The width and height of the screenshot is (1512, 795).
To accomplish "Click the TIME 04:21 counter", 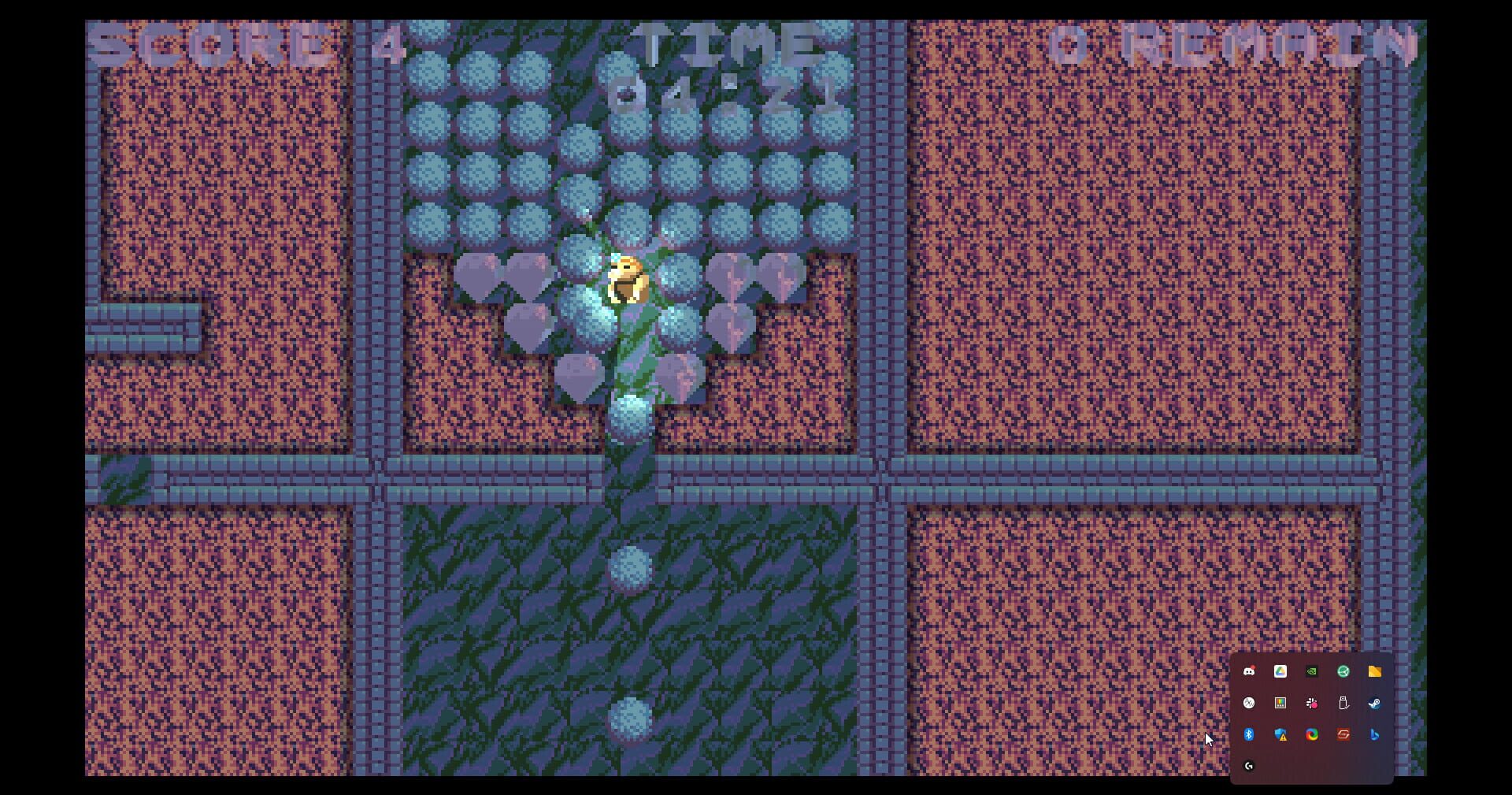I will [724, 67].
